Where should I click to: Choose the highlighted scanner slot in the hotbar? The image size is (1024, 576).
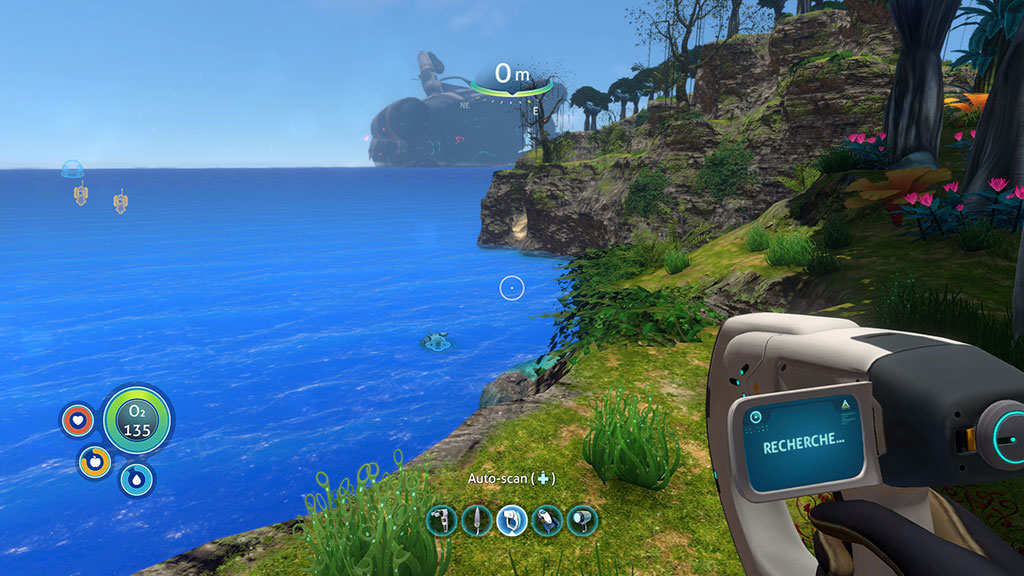pos(512,520)
